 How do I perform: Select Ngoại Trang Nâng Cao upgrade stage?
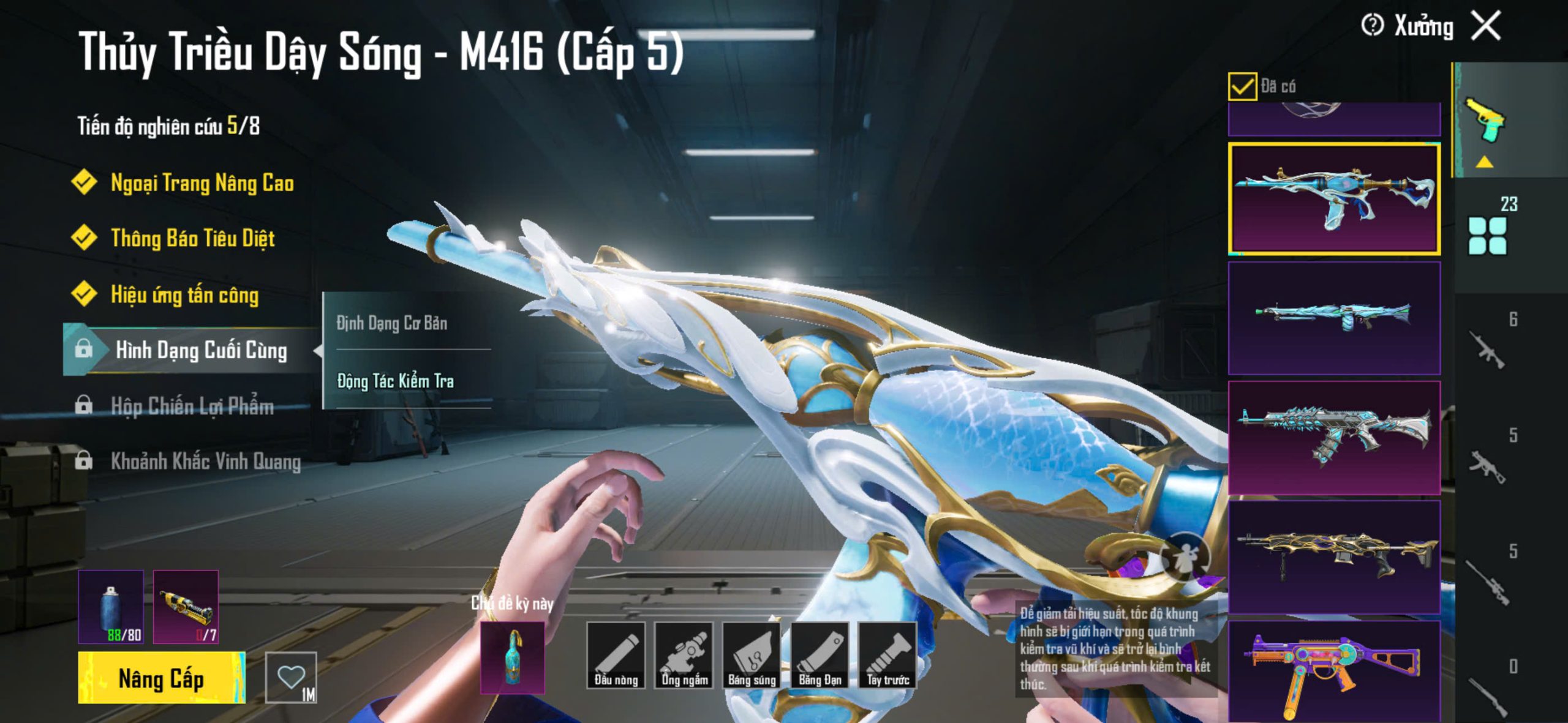click(202, 183)
